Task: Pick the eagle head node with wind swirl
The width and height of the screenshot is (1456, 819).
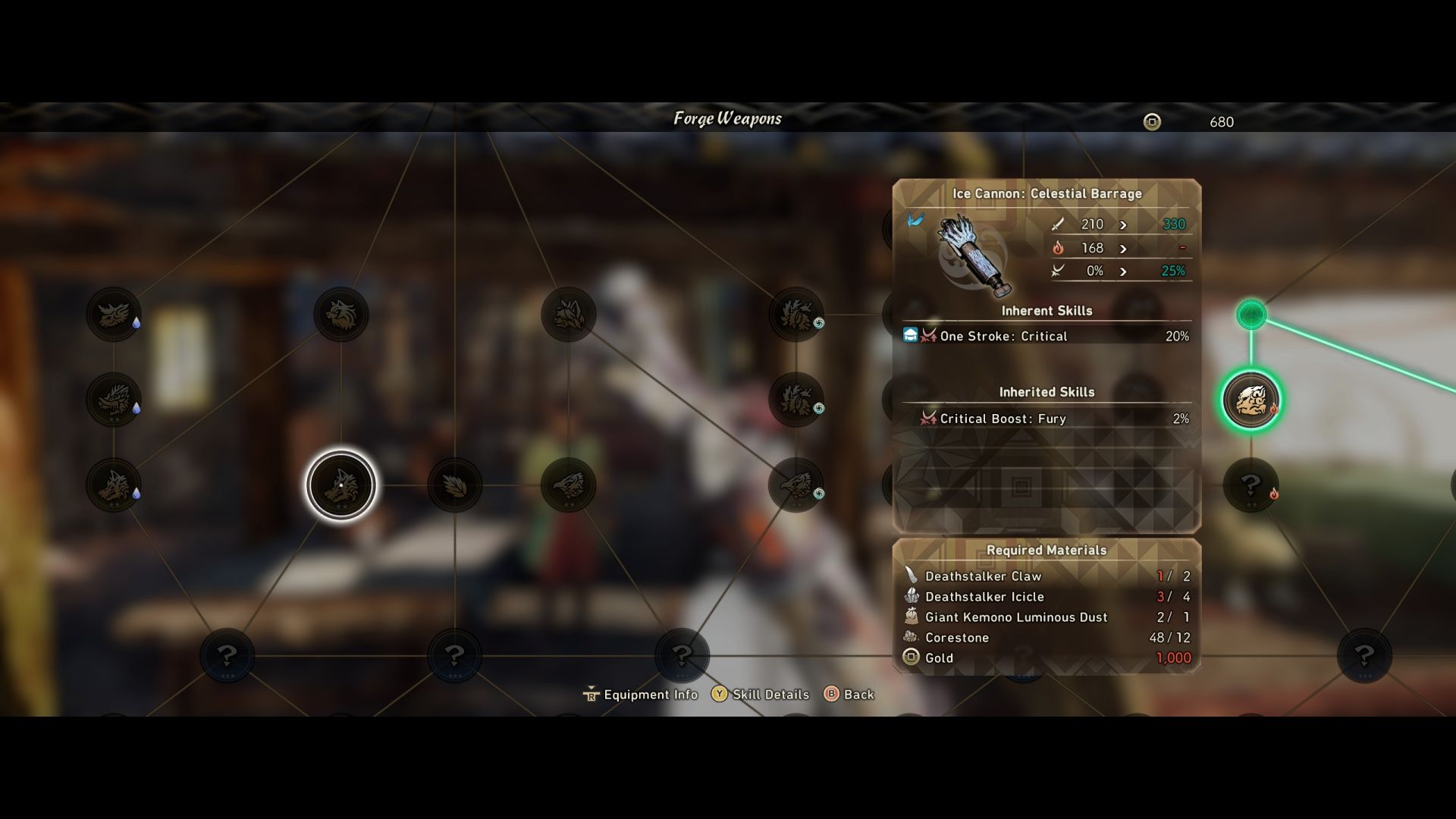Action: [x=795, y=485]
